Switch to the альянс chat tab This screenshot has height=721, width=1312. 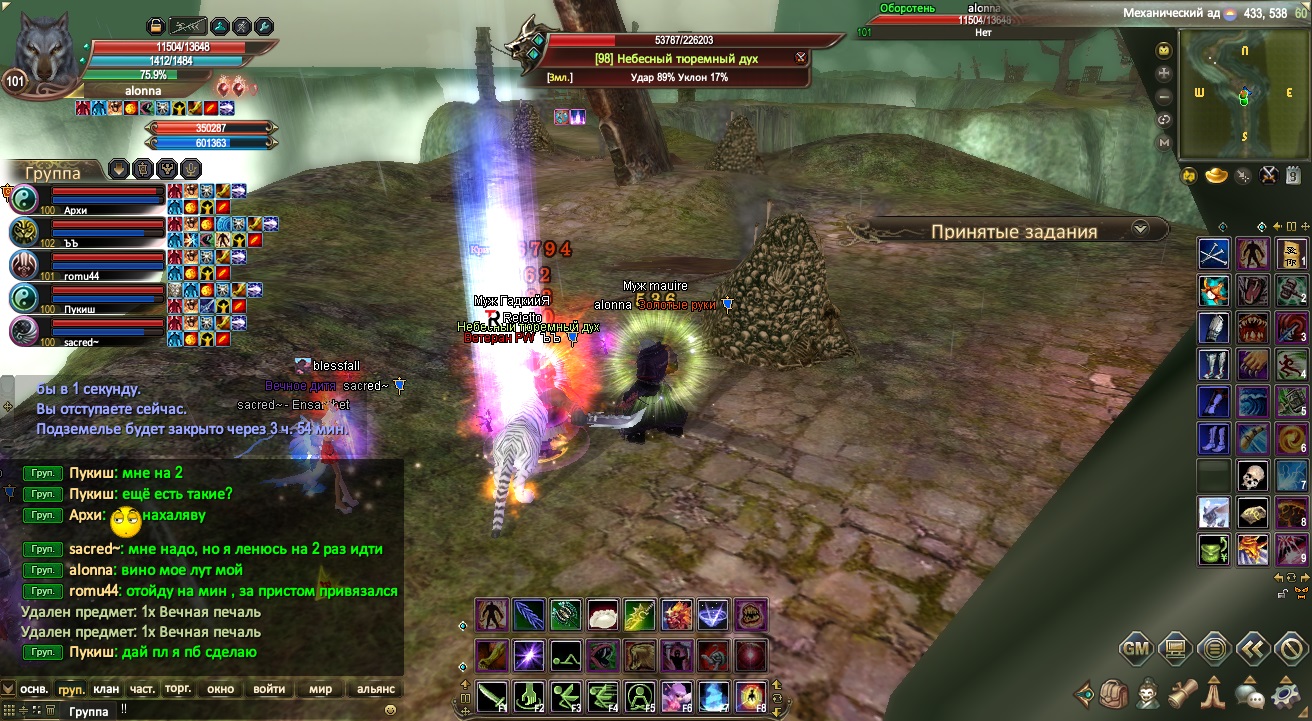pos(375,689)
